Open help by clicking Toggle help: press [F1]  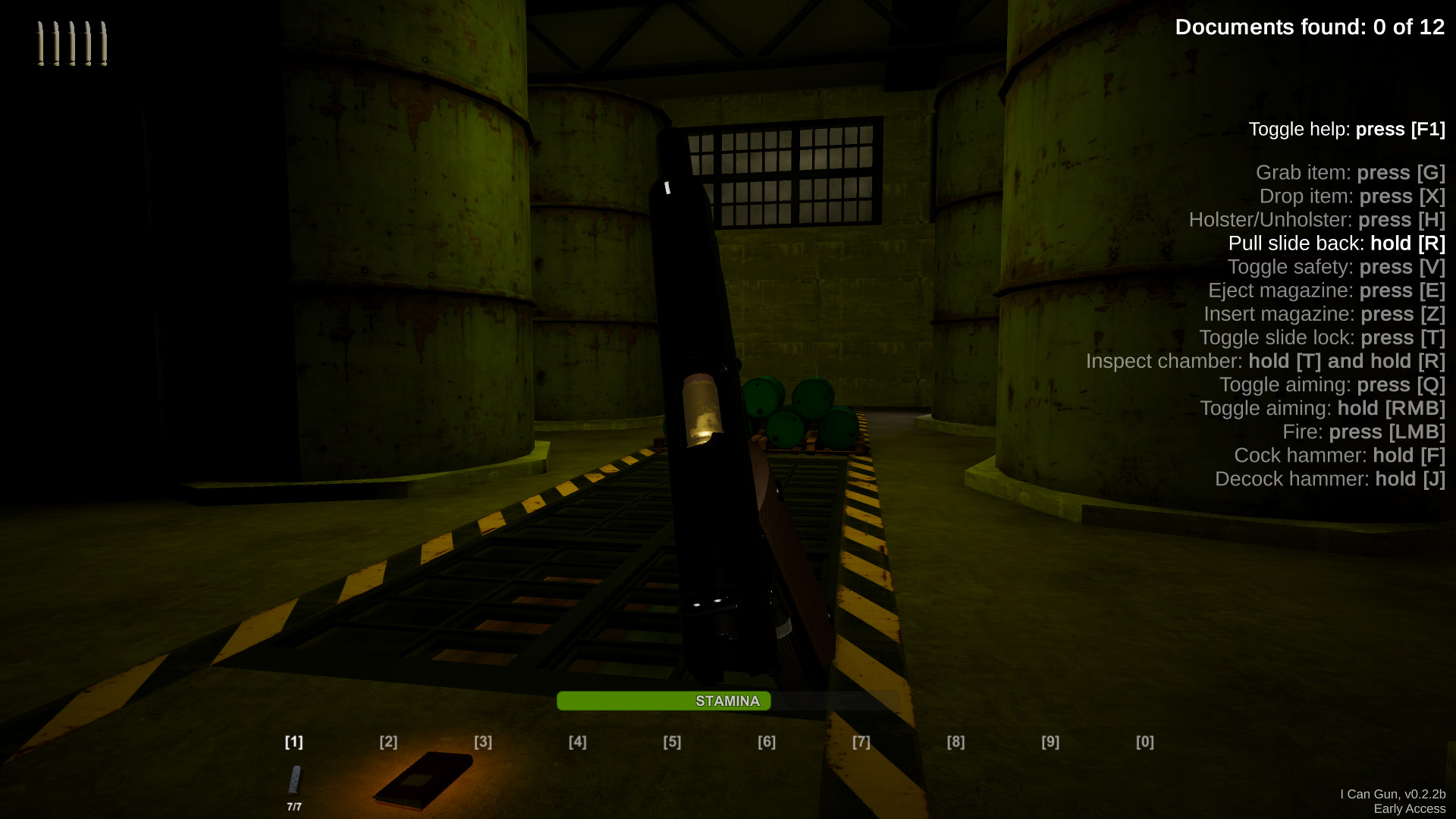coord(1346,129)
